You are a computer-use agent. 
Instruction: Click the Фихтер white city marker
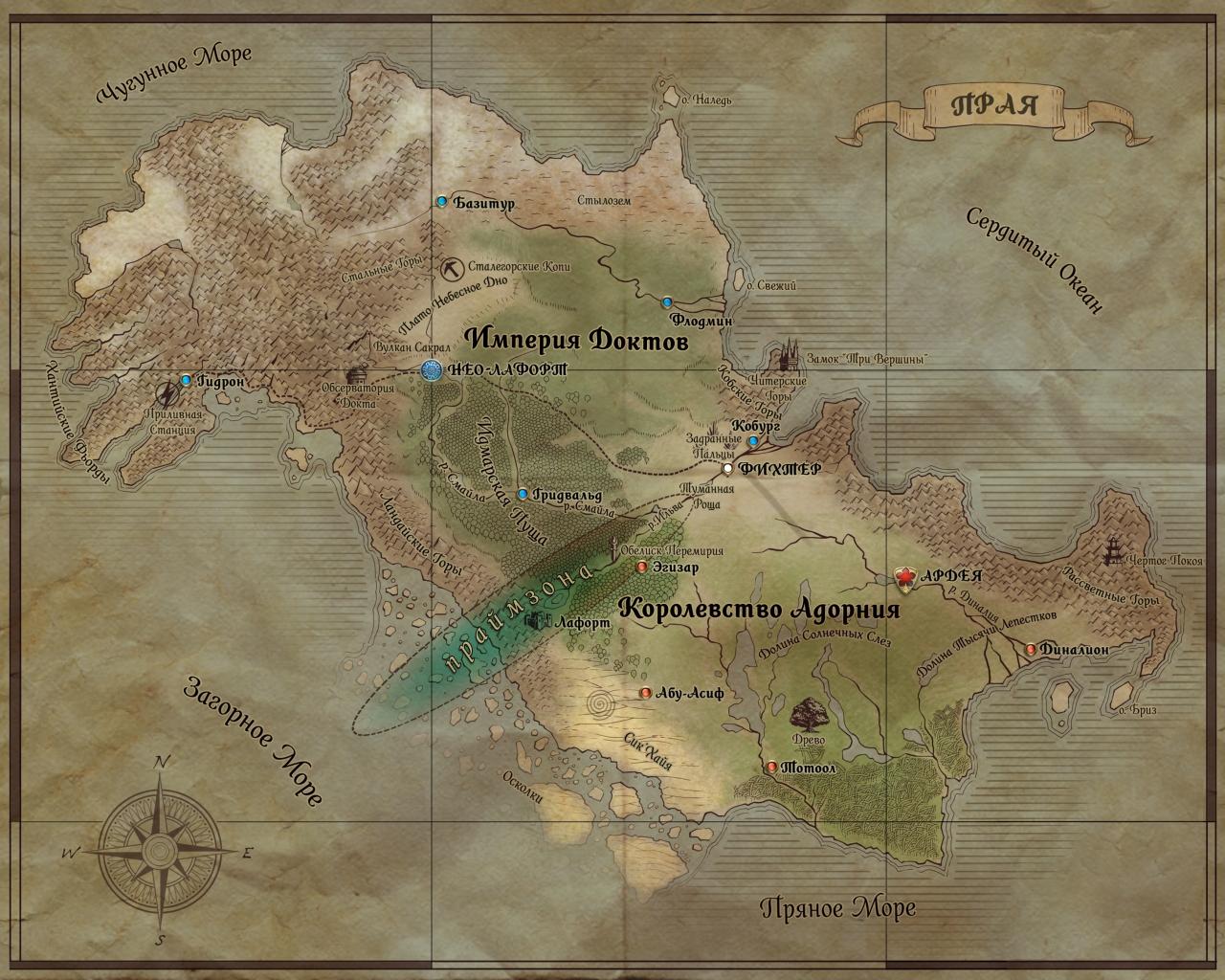click(728, 468)
